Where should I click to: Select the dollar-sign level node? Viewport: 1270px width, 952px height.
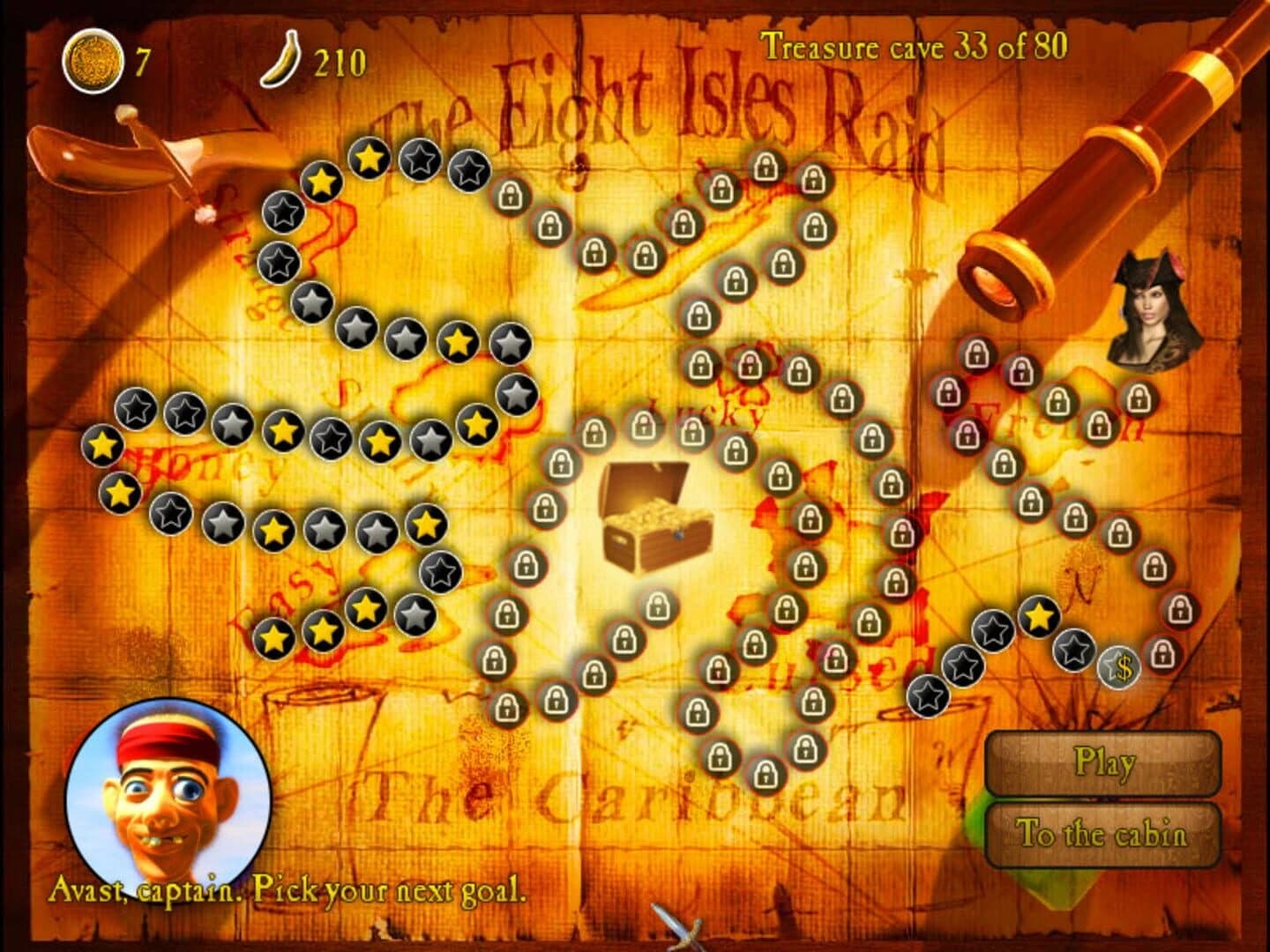click(1118, 668)
